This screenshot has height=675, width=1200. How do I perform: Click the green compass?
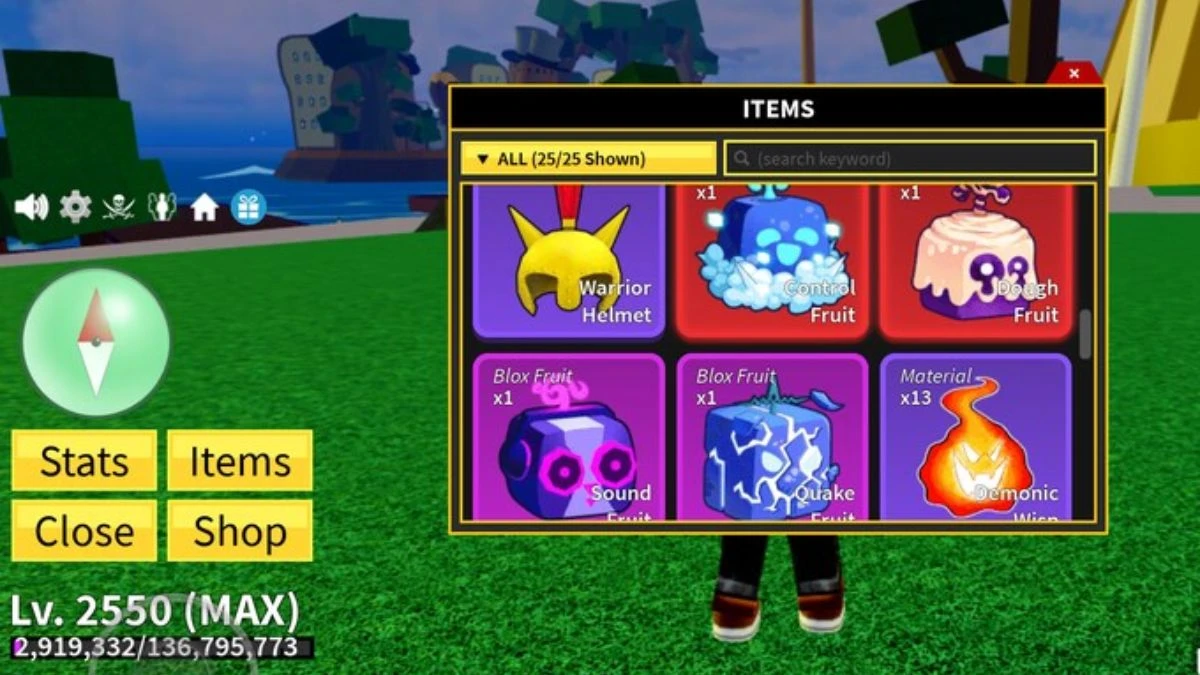96,342
